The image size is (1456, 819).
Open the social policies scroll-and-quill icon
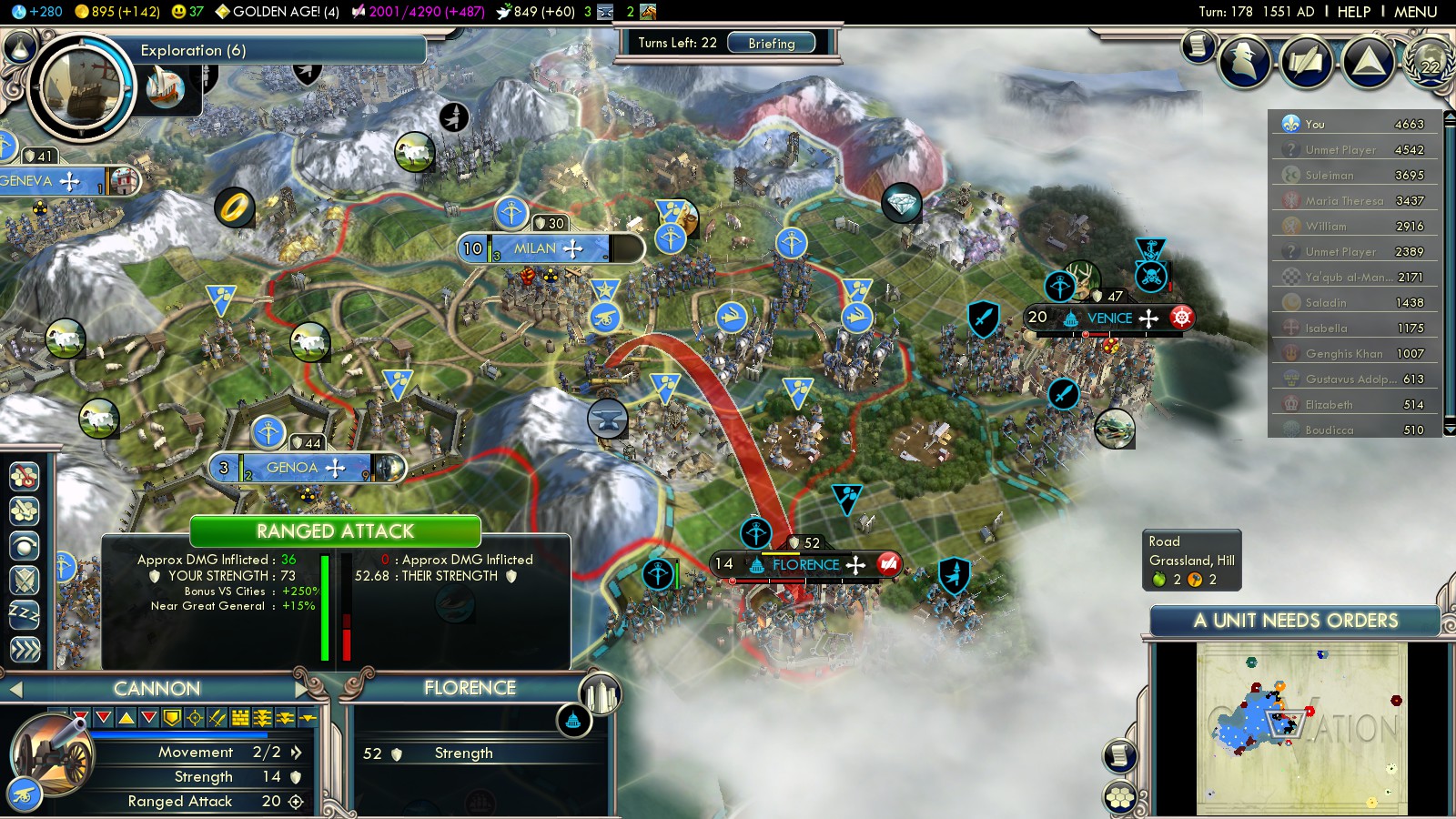[x=1308, y=61]
